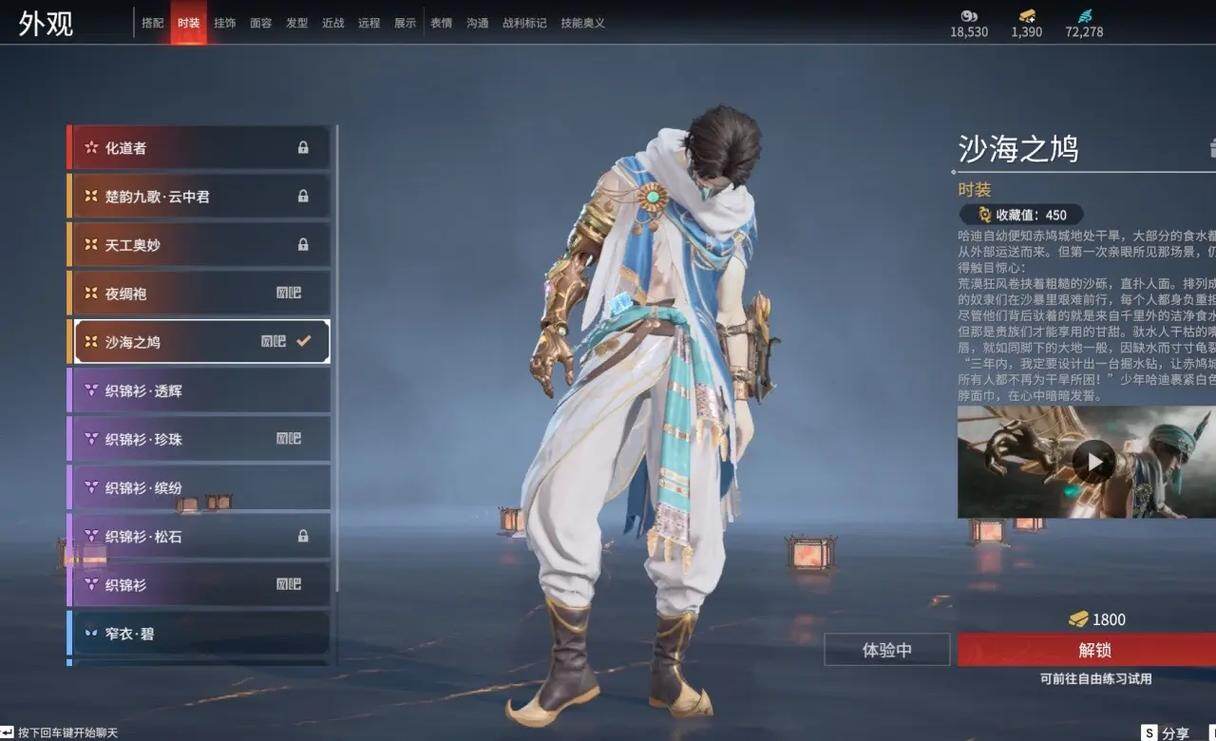
Task: Play the outfit preview video
Action: click(1094, 462)
